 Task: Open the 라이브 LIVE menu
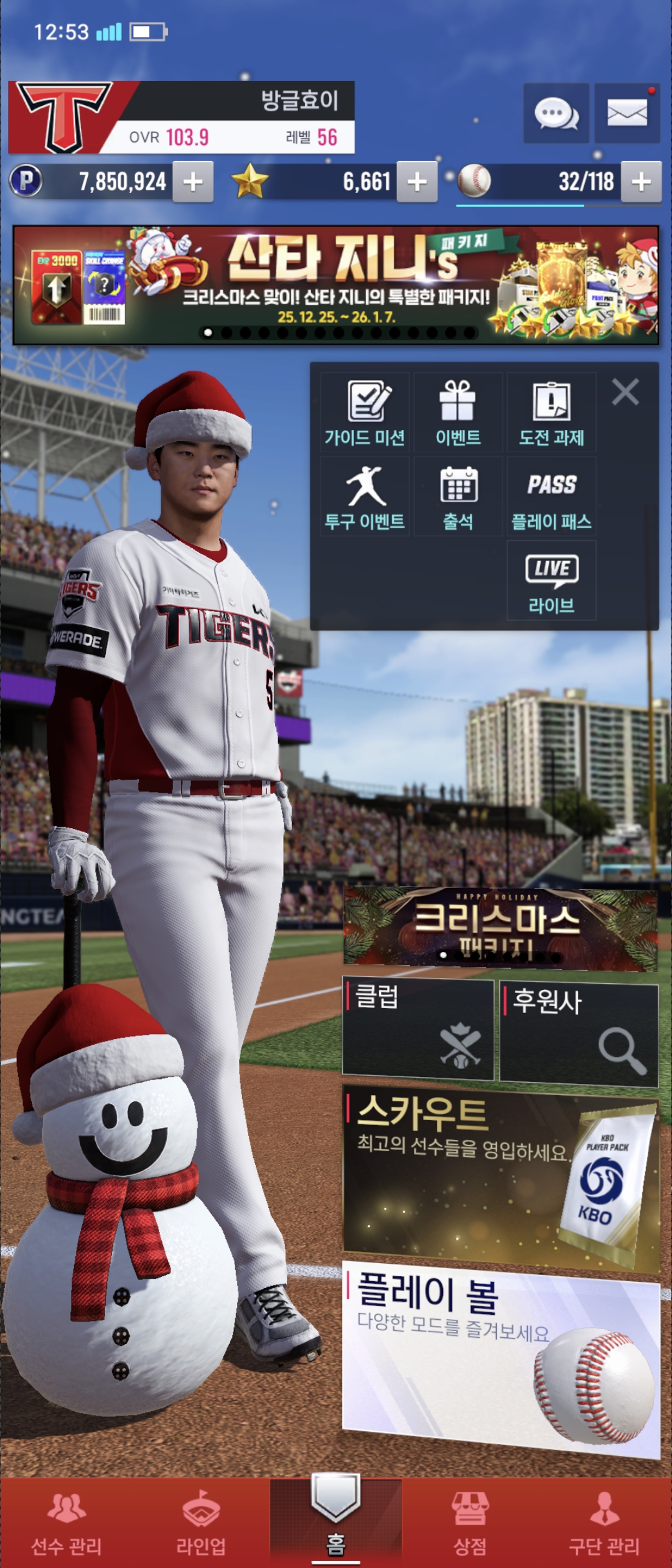(551, 581)
